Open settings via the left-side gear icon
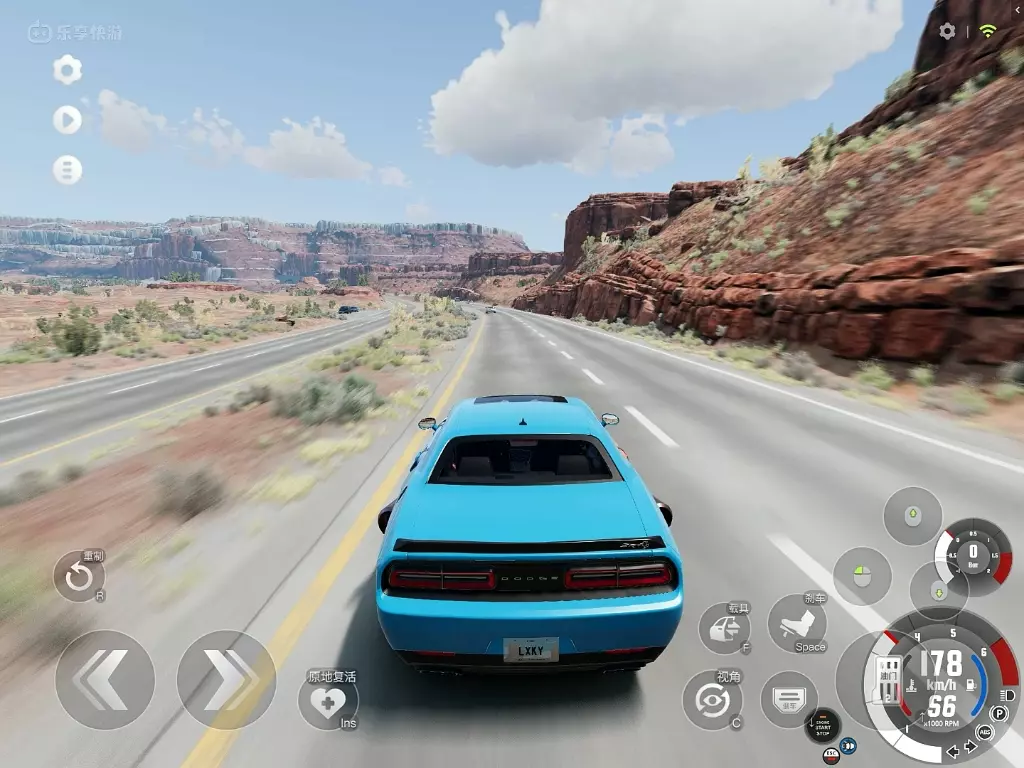This screenshot has height=768, width=1024. [x=67, y=69]
